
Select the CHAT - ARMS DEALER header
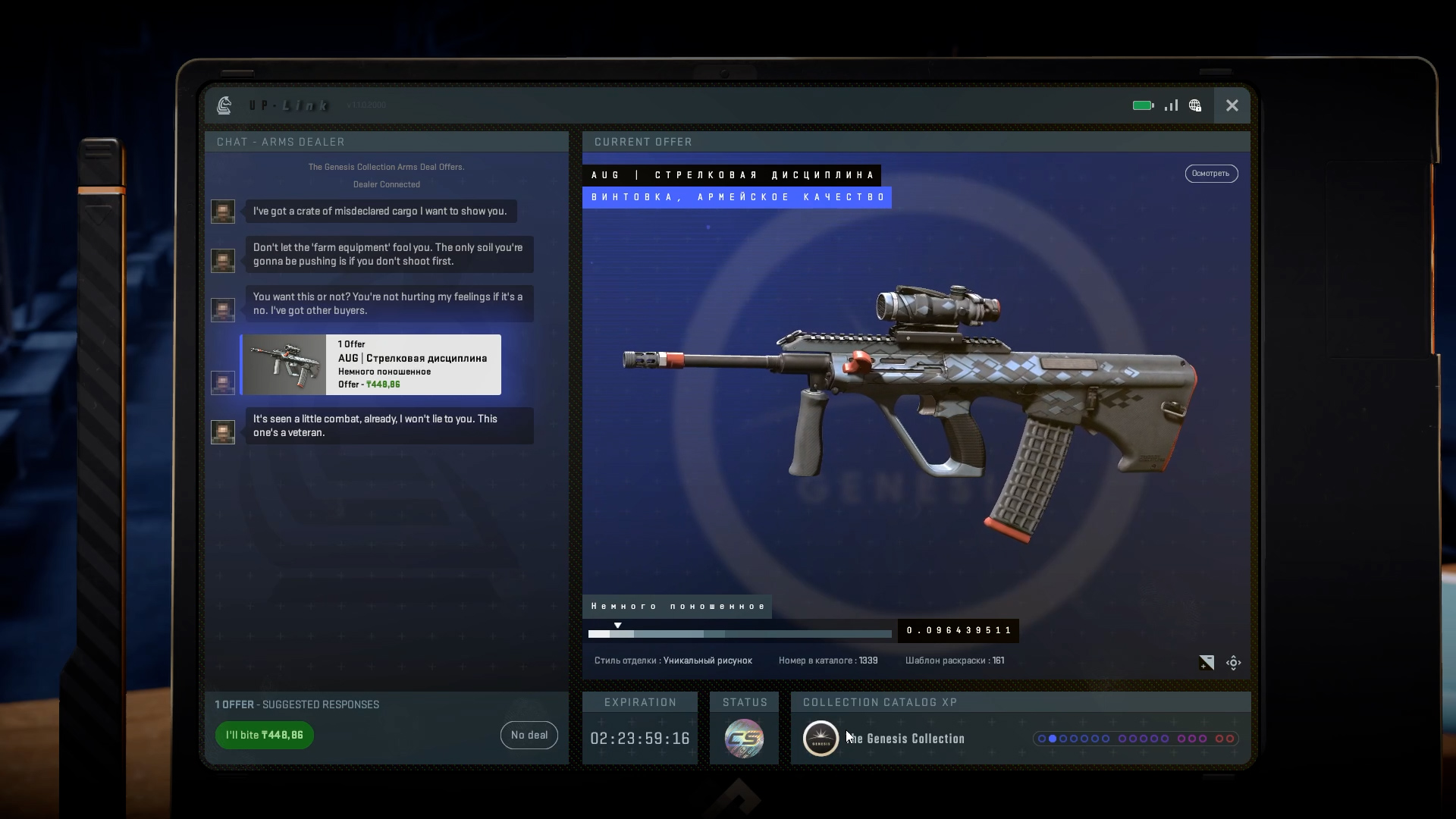[x=280, y=142]
